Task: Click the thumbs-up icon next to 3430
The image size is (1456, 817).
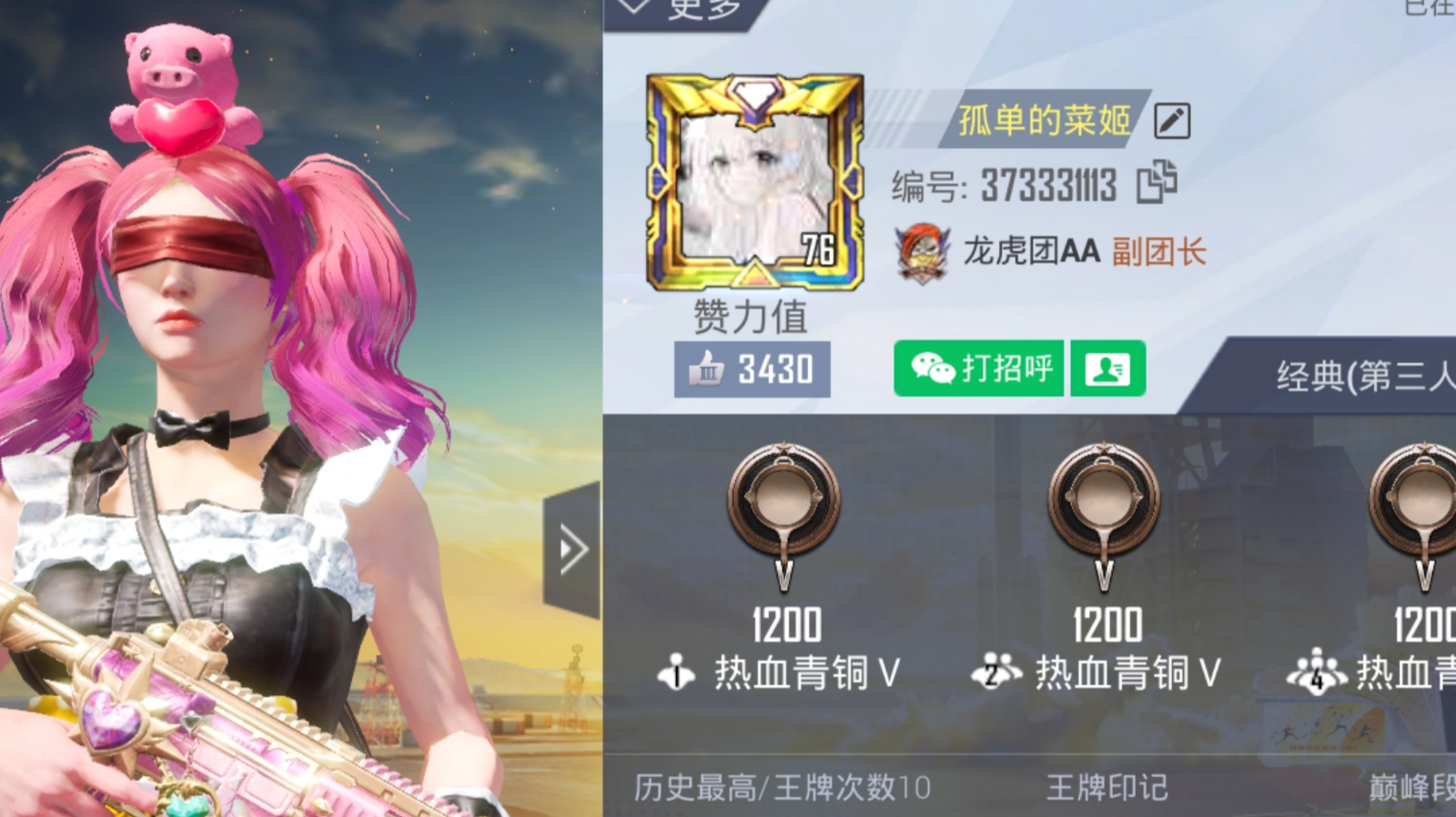Action: tap(706, 369)
